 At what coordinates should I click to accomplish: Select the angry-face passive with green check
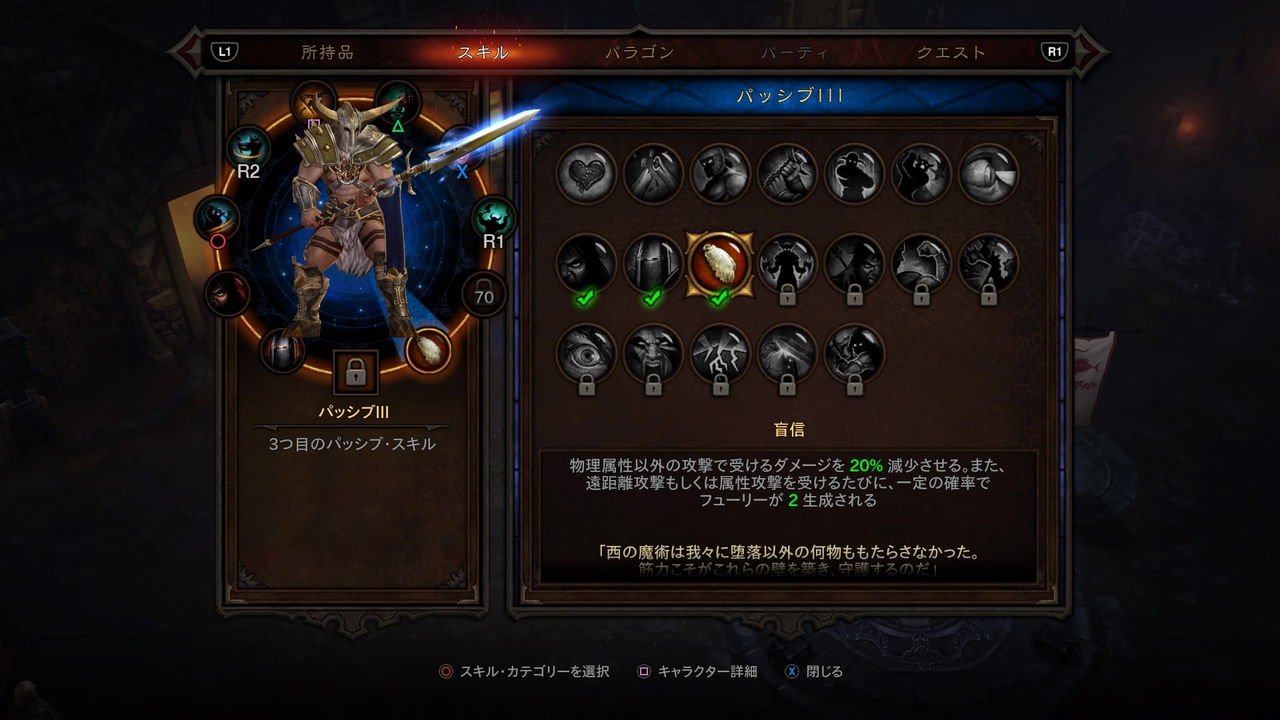(584, 263)
